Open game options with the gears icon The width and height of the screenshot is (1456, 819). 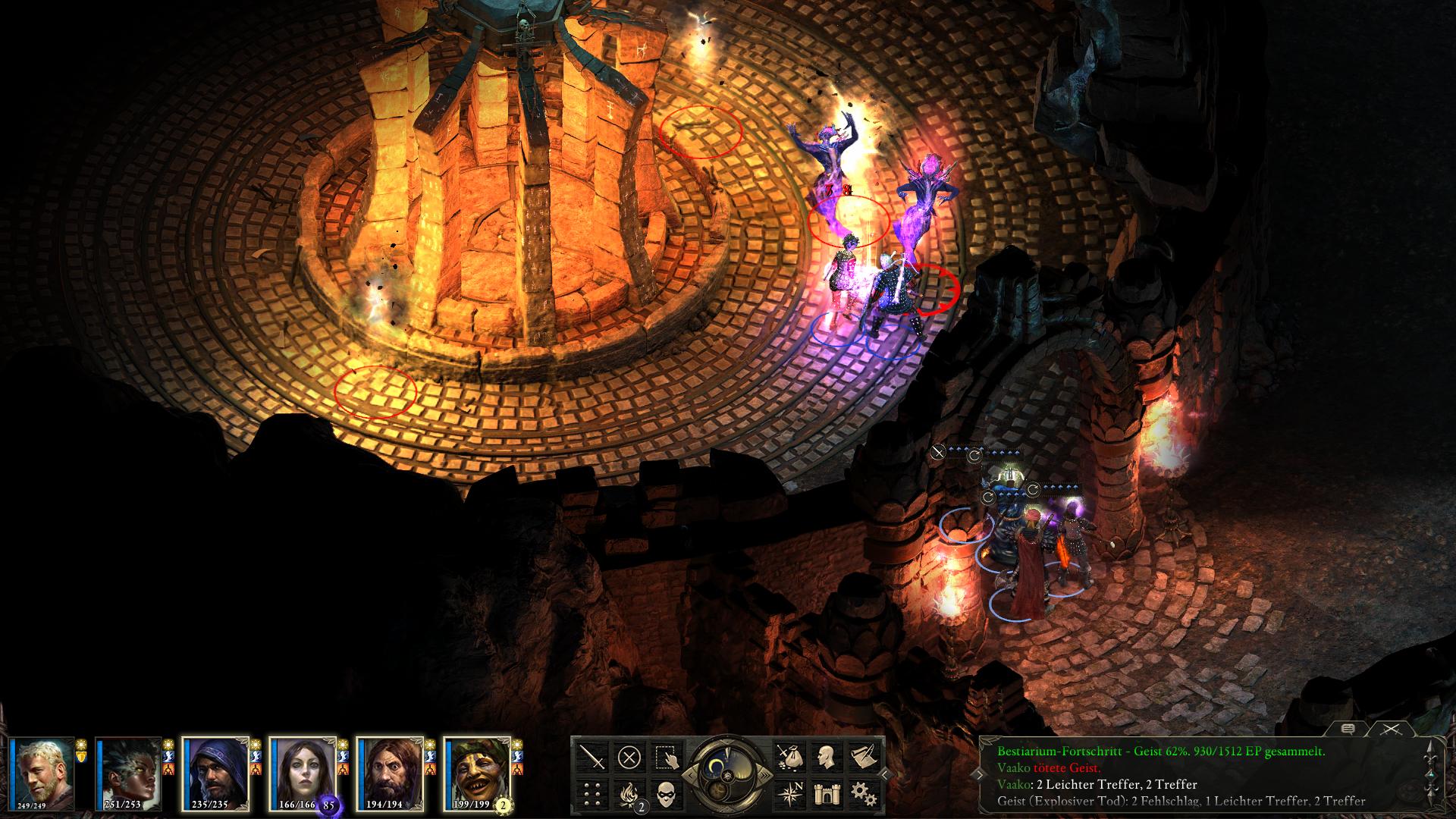click(x=863, y=794)
